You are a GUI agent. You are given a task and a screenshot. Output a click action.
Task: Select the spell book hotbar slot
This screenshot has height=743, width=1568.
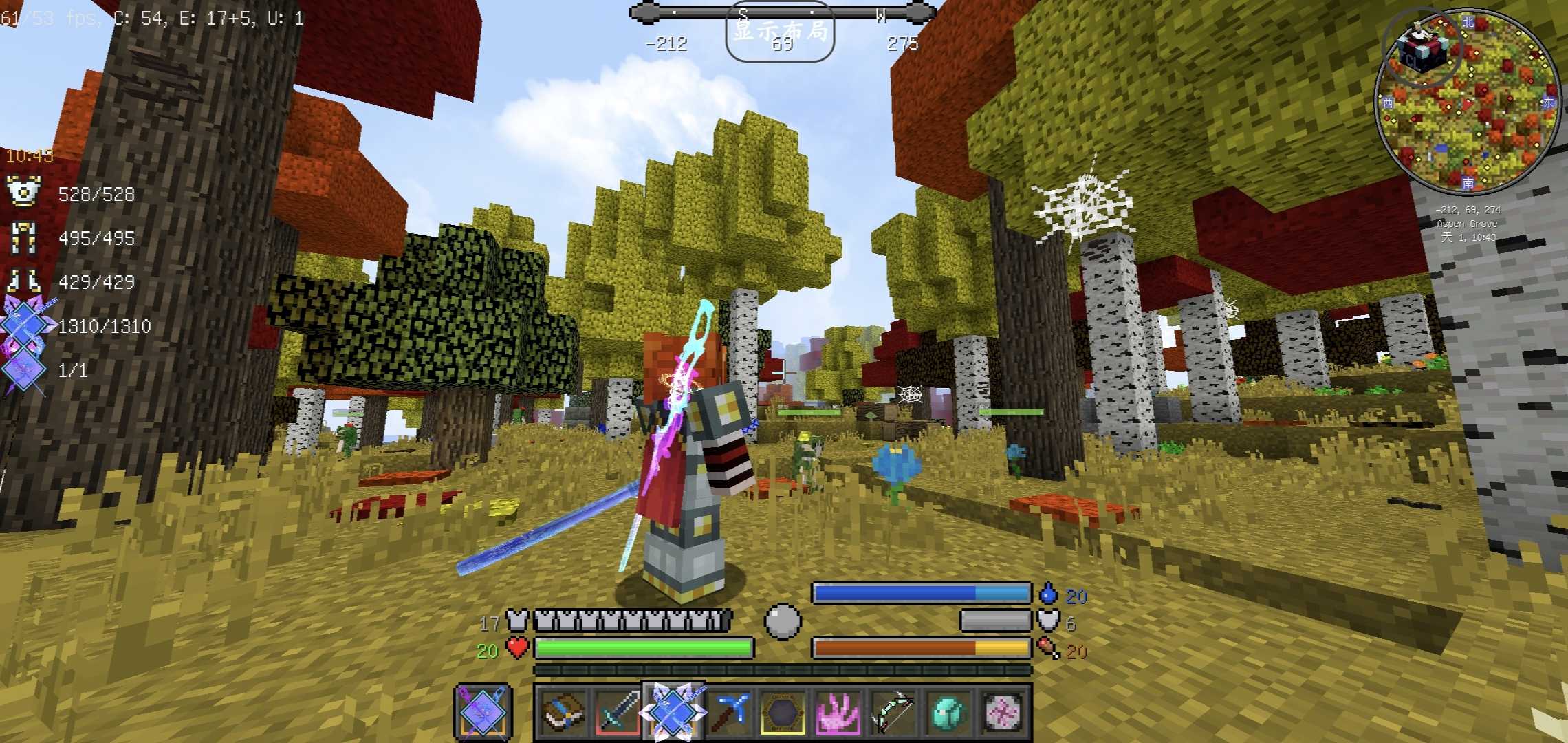tap(563, 712)
